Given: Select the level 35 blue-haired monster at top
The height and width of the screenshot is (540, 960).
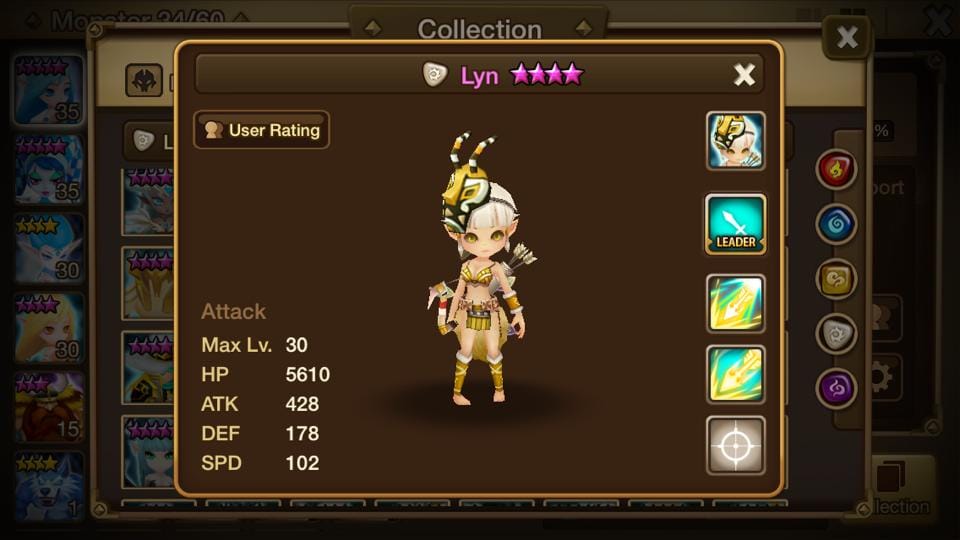Looking at the screenshot, I should 48,90.
